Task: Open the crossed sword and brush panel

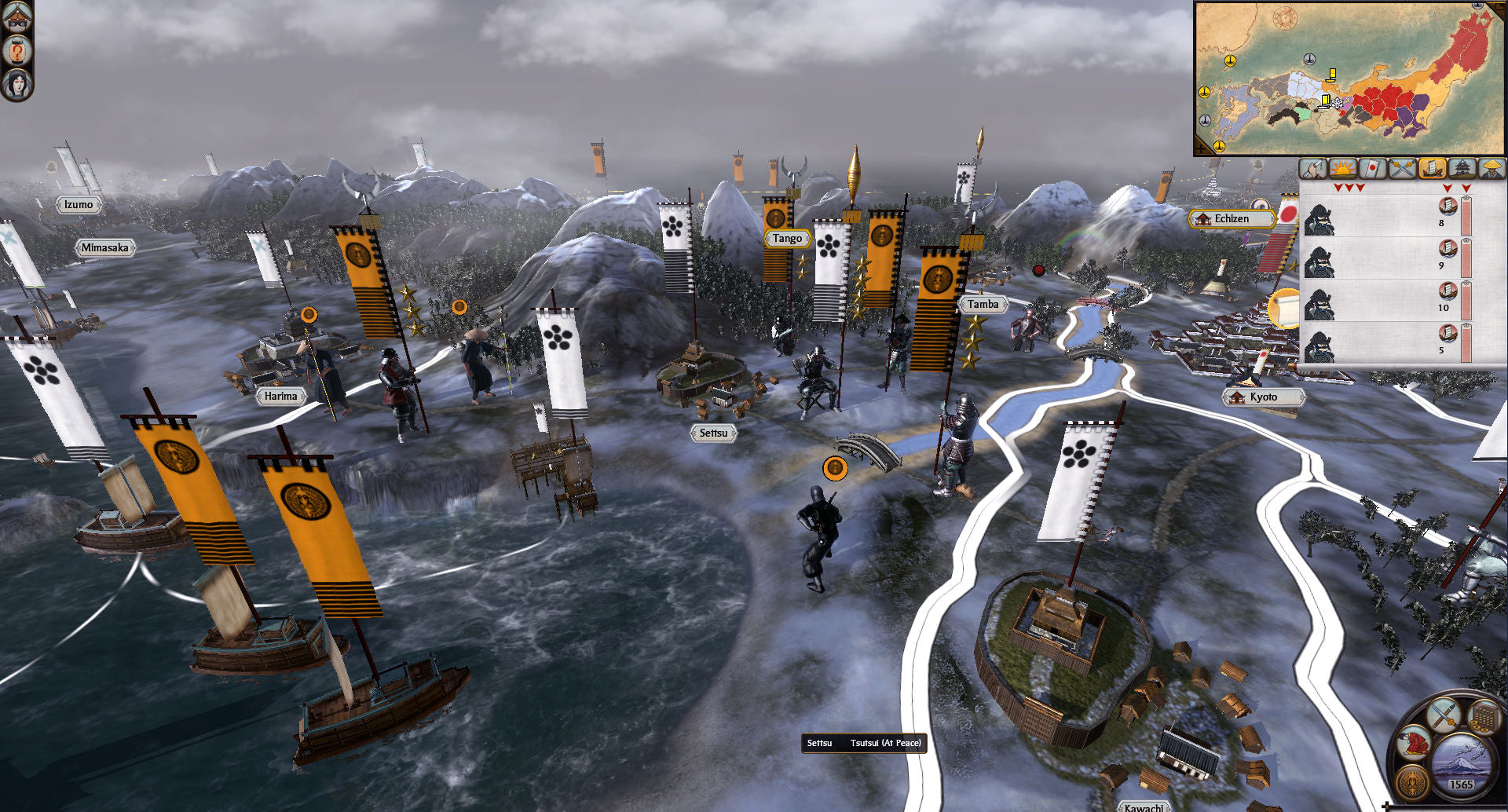Action: pyautogui.click(x=1443, y=715)
